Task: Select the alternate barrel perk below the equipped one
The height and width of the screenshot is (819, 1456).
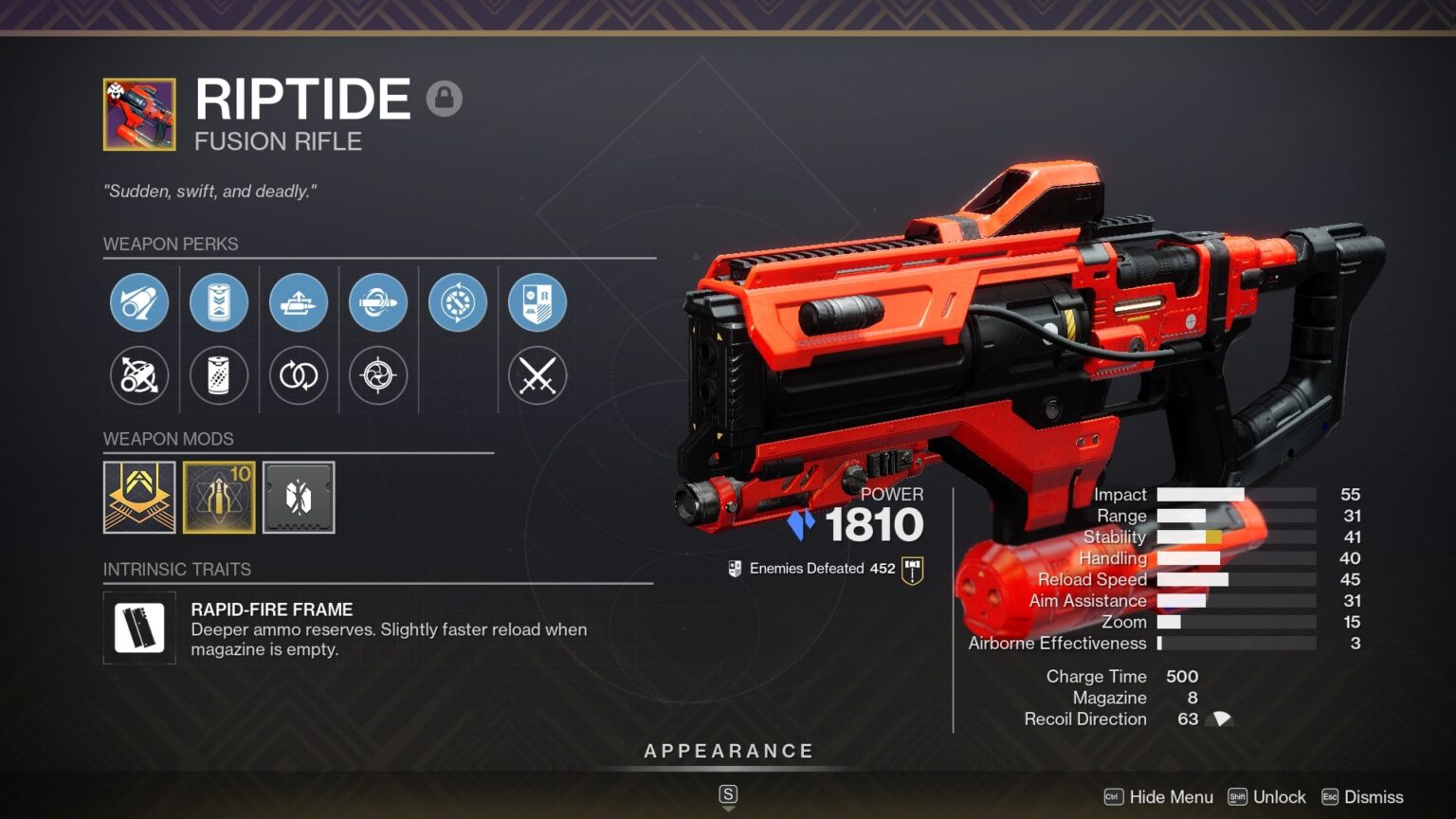Action: pyautogui.click(x=139, y=376)
